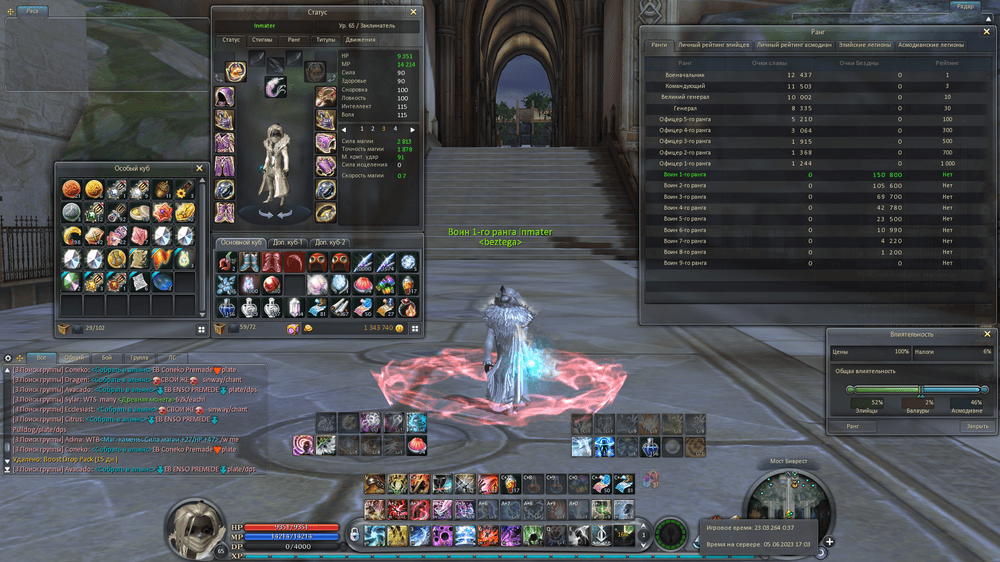Viewport: 1000px width, 562px height.
Task: Select the Личный рейтинг элийцев tab
Action: (x=713, y=45)
